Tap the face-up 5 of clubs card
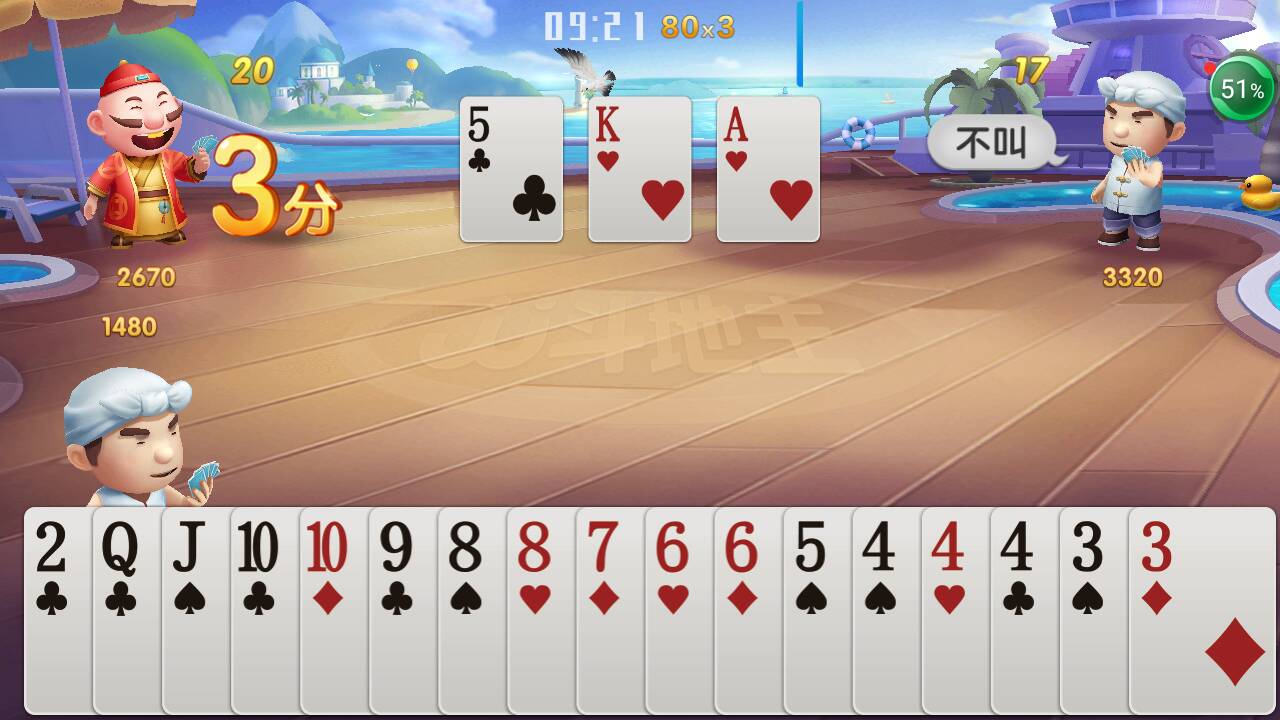The height and width of the screenshot is (720, 1280). (x=511, y=167)
